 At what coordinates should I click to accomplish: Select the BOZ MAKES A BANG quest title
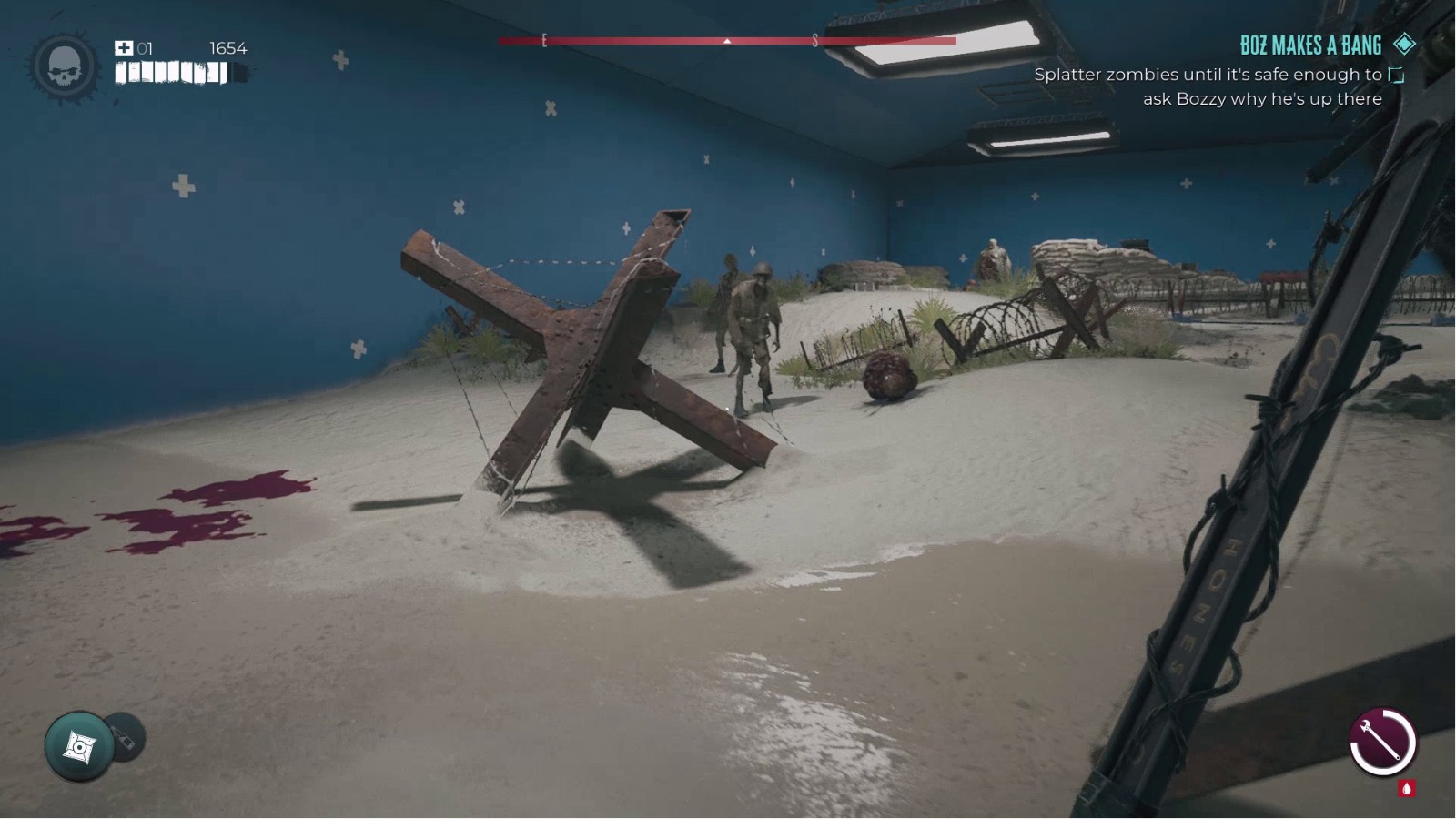click(1310, 45)
